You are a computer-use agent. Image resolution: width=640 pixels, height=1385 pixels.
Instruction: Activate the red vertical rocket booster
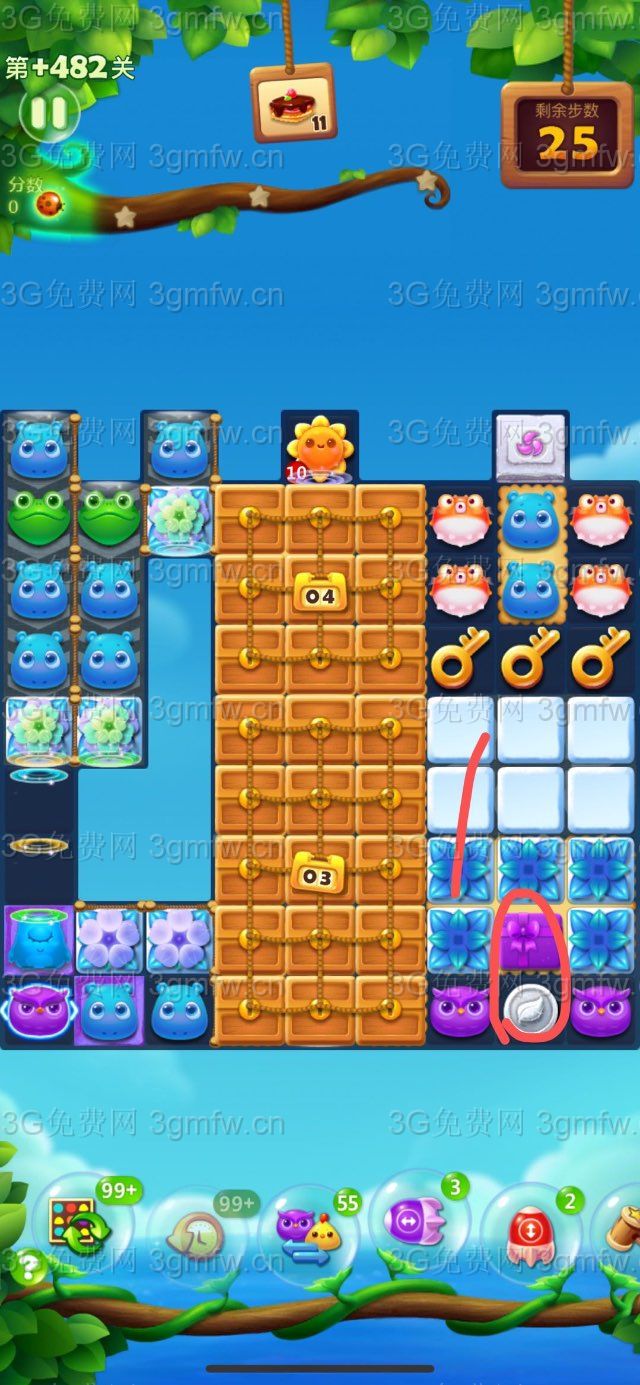527,1229
